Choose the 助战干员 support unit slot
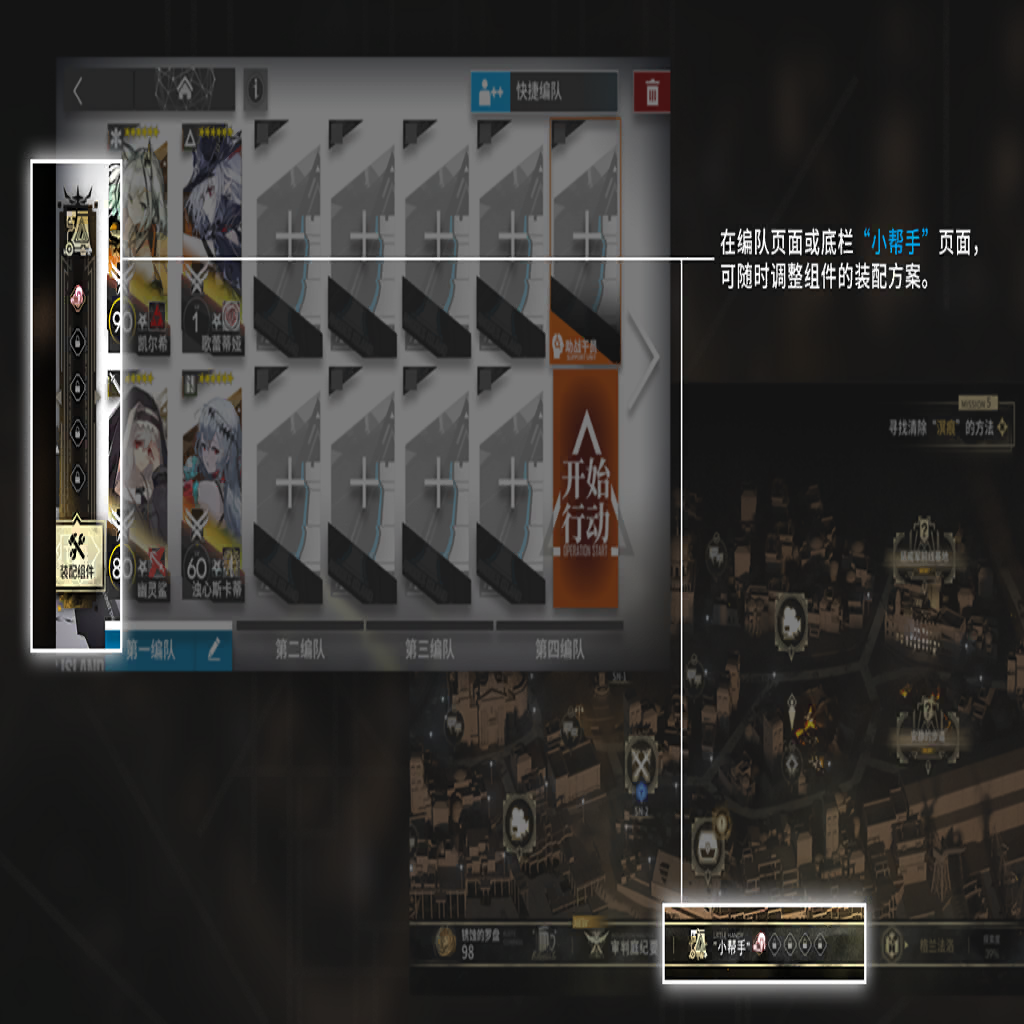Viewport: 1024px width, 1024px height. (586, 240)
